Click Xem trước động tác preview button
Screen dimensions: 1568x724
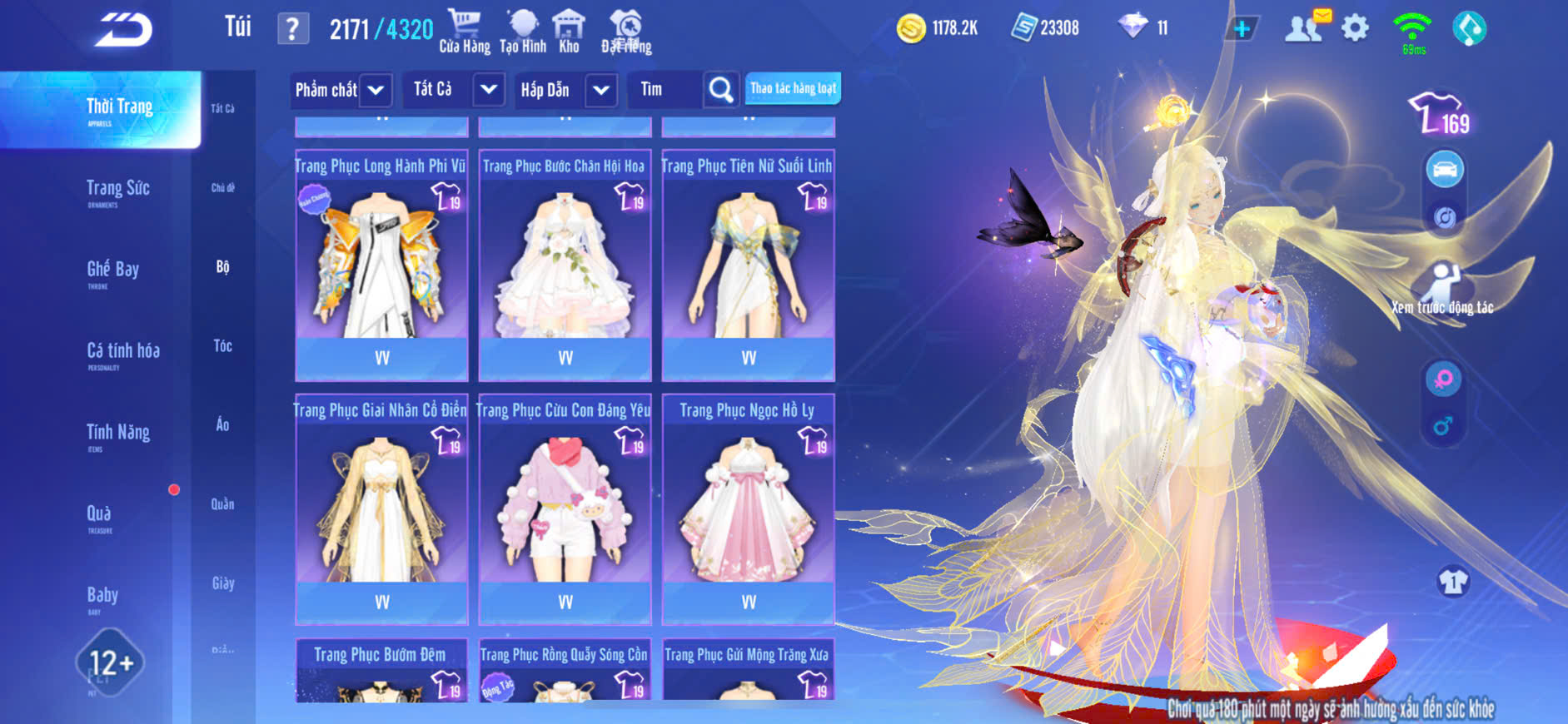[1443, 289]
